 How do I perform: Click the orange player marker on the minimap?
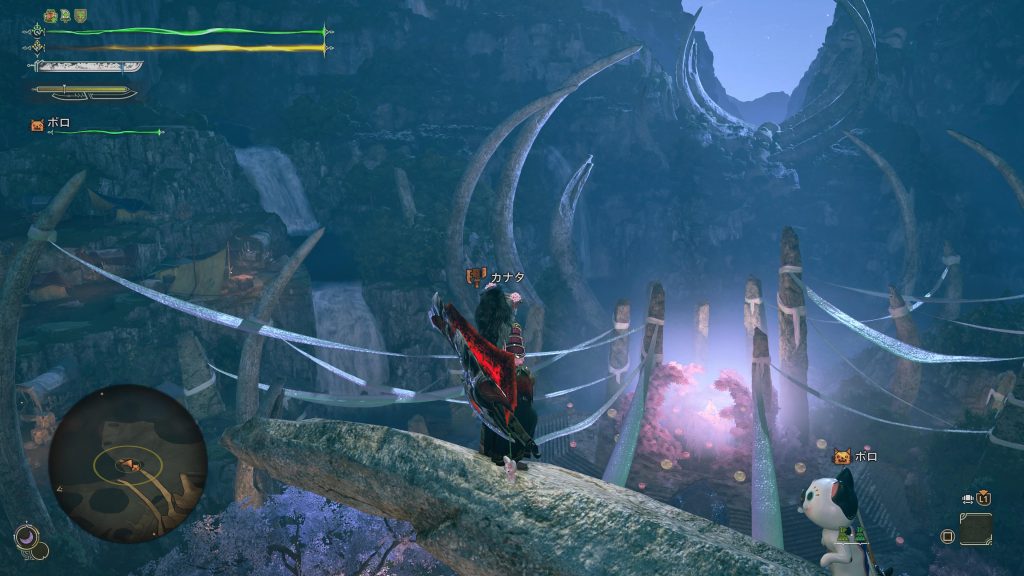point(127,464)
